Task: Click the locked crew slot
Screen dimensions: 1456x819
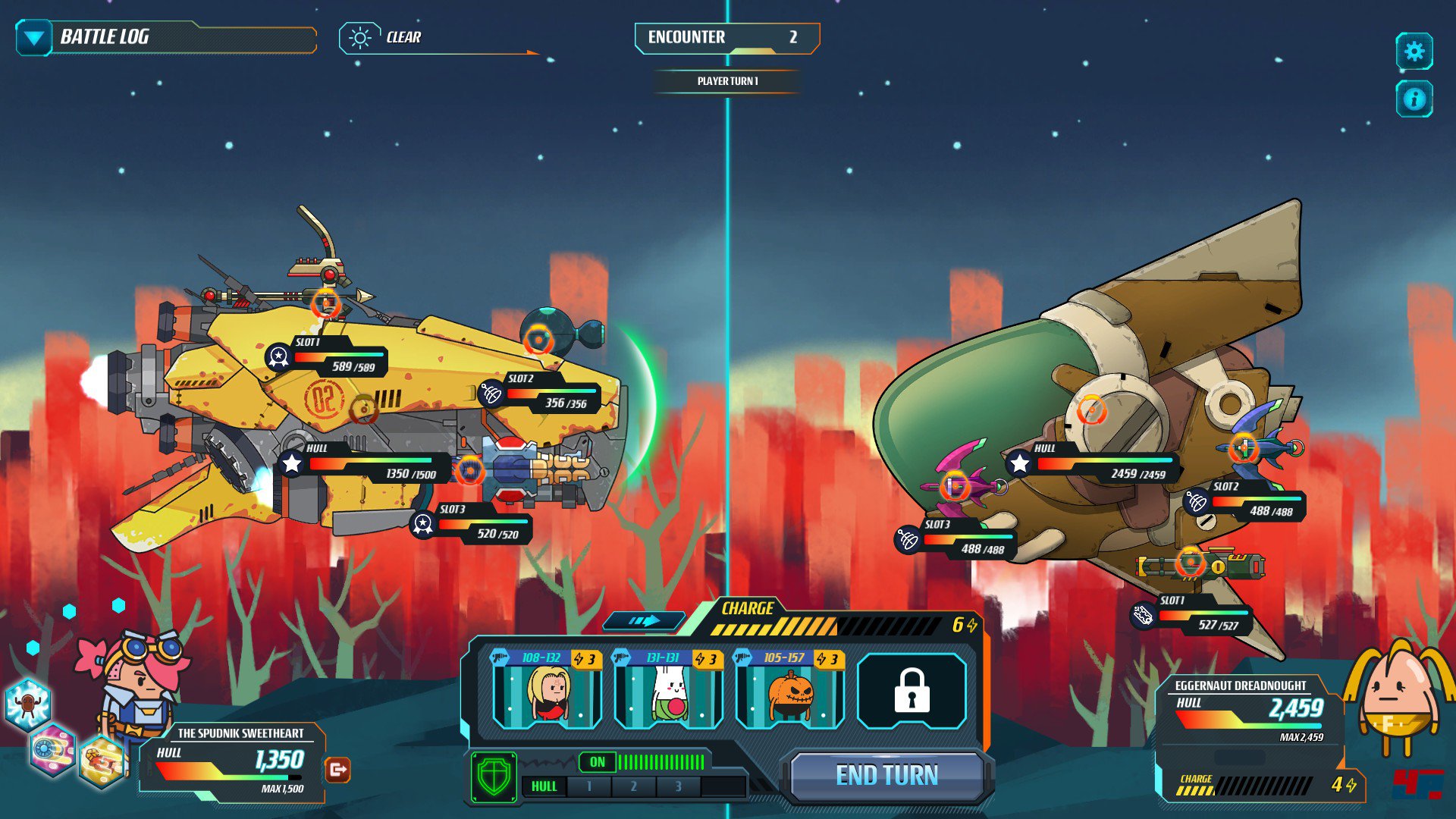Action: coord(912,691)
